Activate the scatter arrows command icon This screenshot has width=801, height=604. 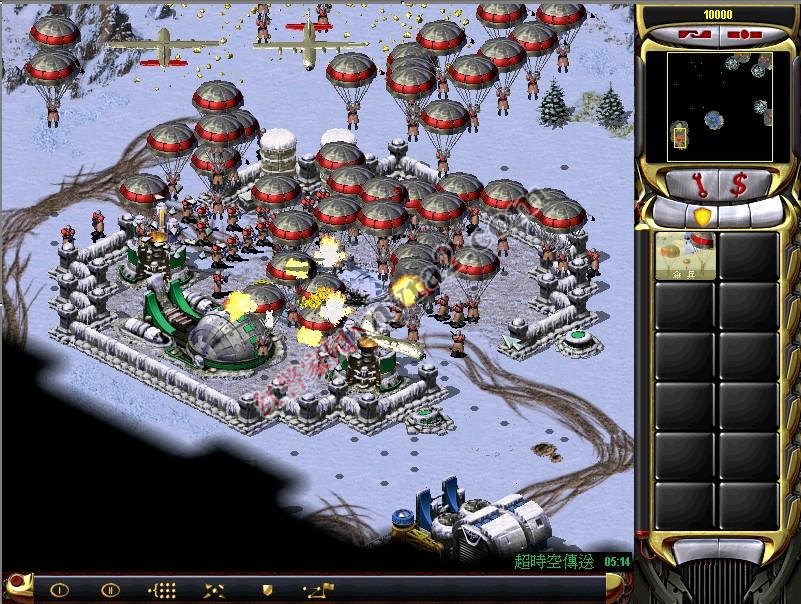tap(214, 590)
